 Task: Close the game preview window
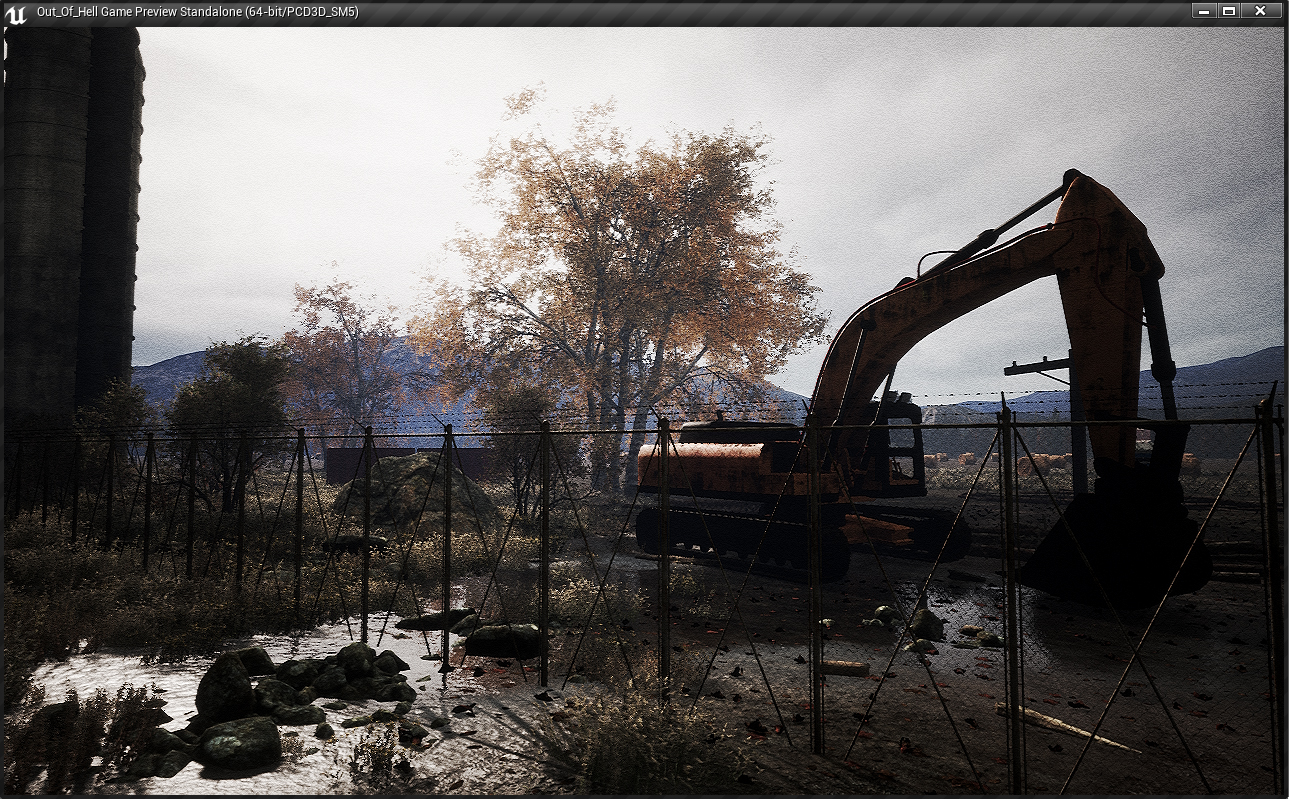(x=1260, y=11)
